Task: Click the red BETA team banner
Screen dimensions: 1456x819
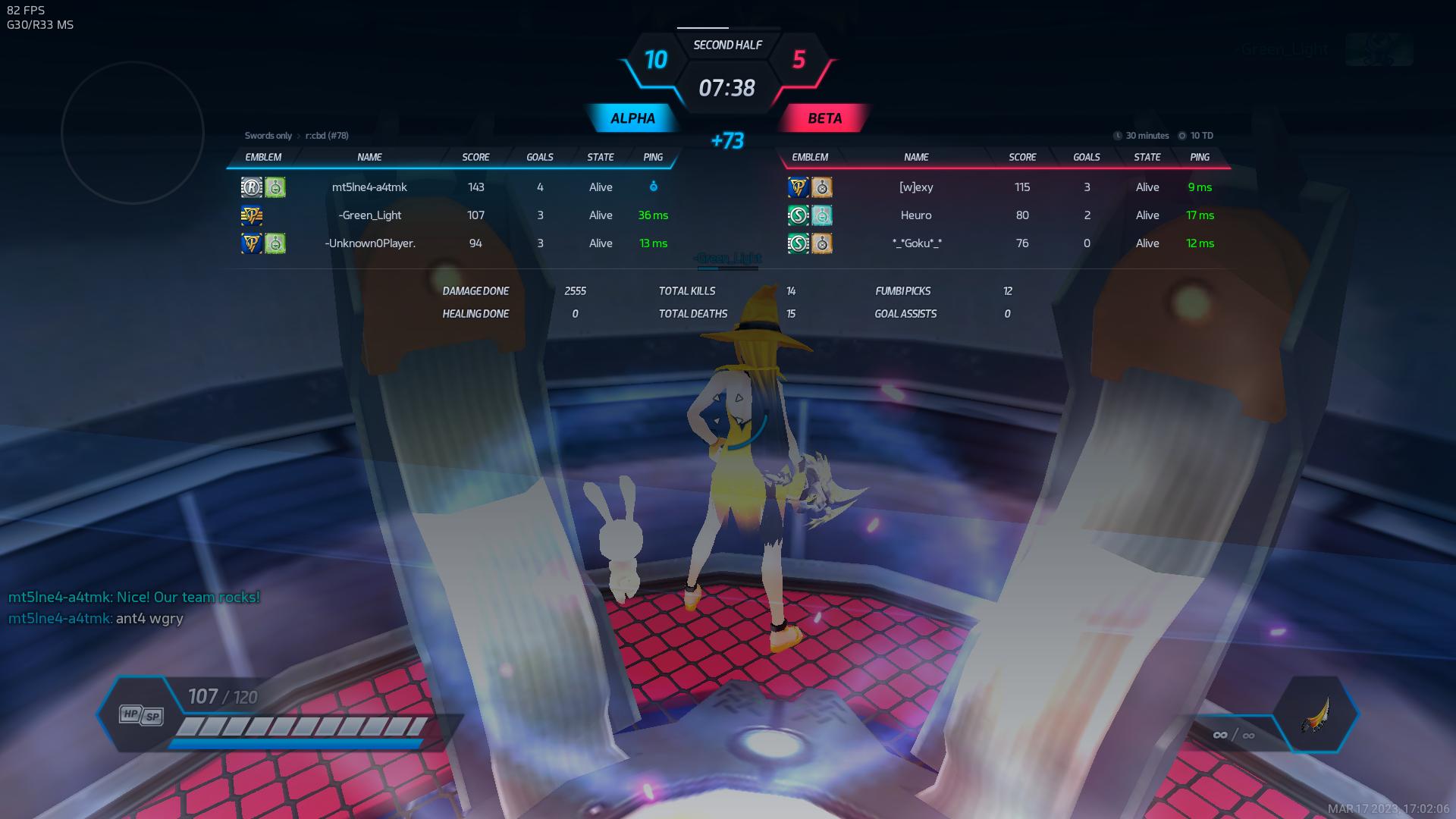Action: (x=824, y=118)
